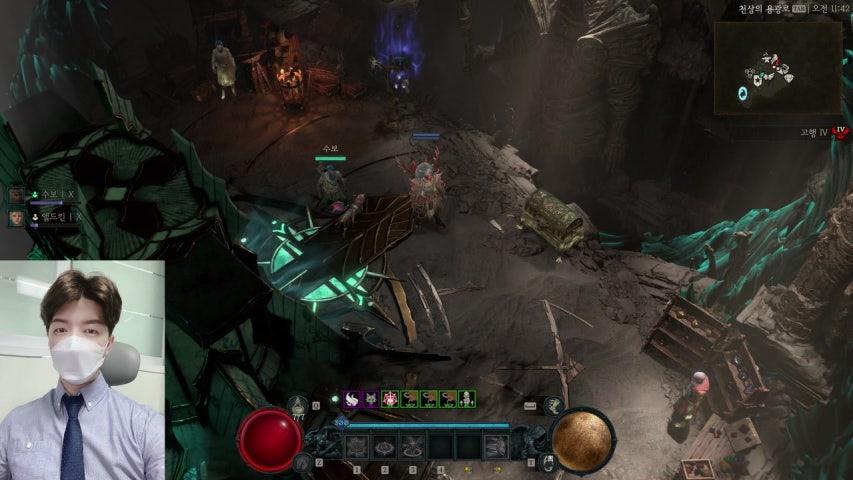Inspect the wolf head buff icon
The image size is (853, 480).
click(x=370, y=398)
